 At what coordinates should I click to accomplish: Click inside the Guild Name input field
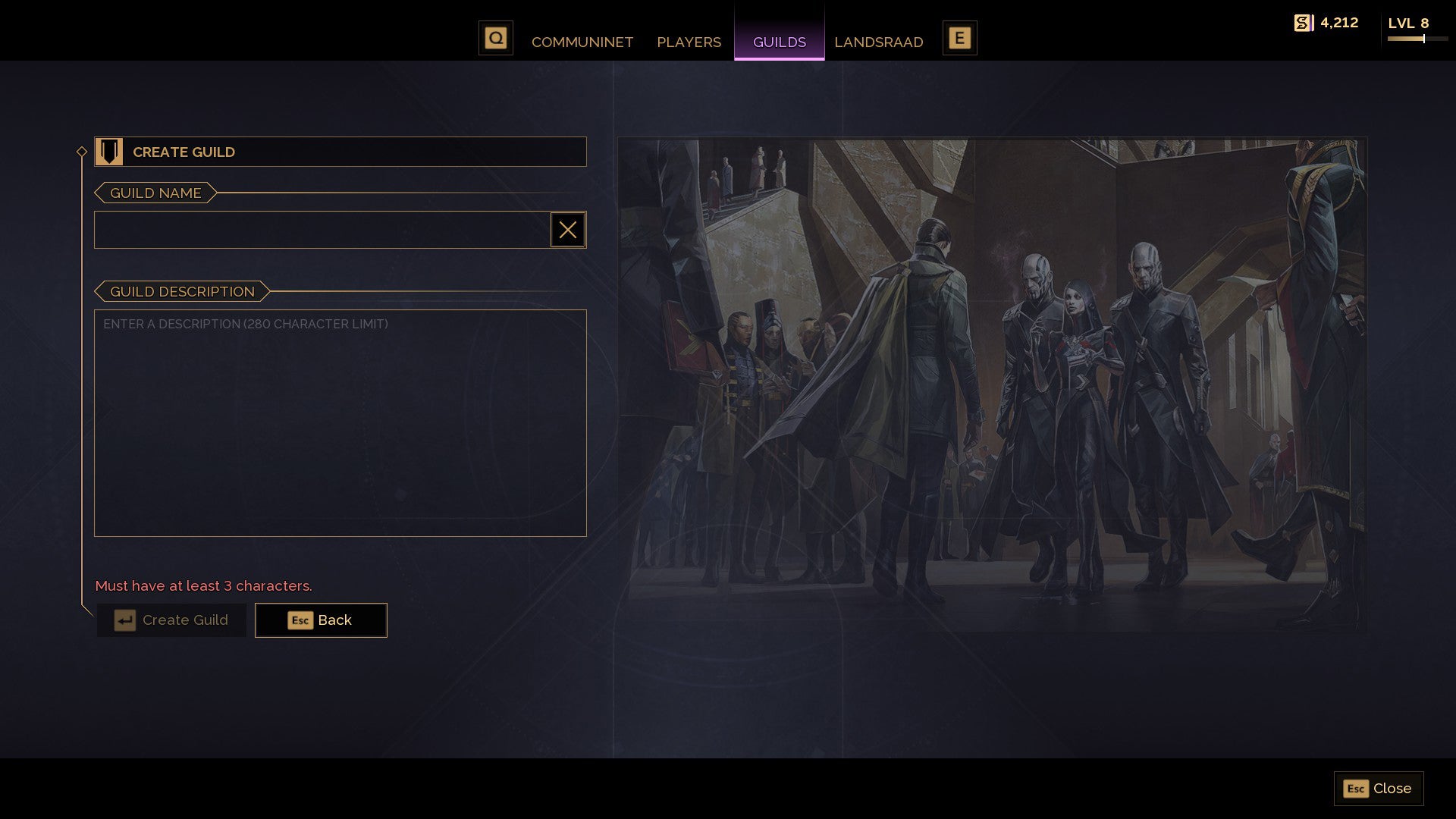(x=318, y=230)
